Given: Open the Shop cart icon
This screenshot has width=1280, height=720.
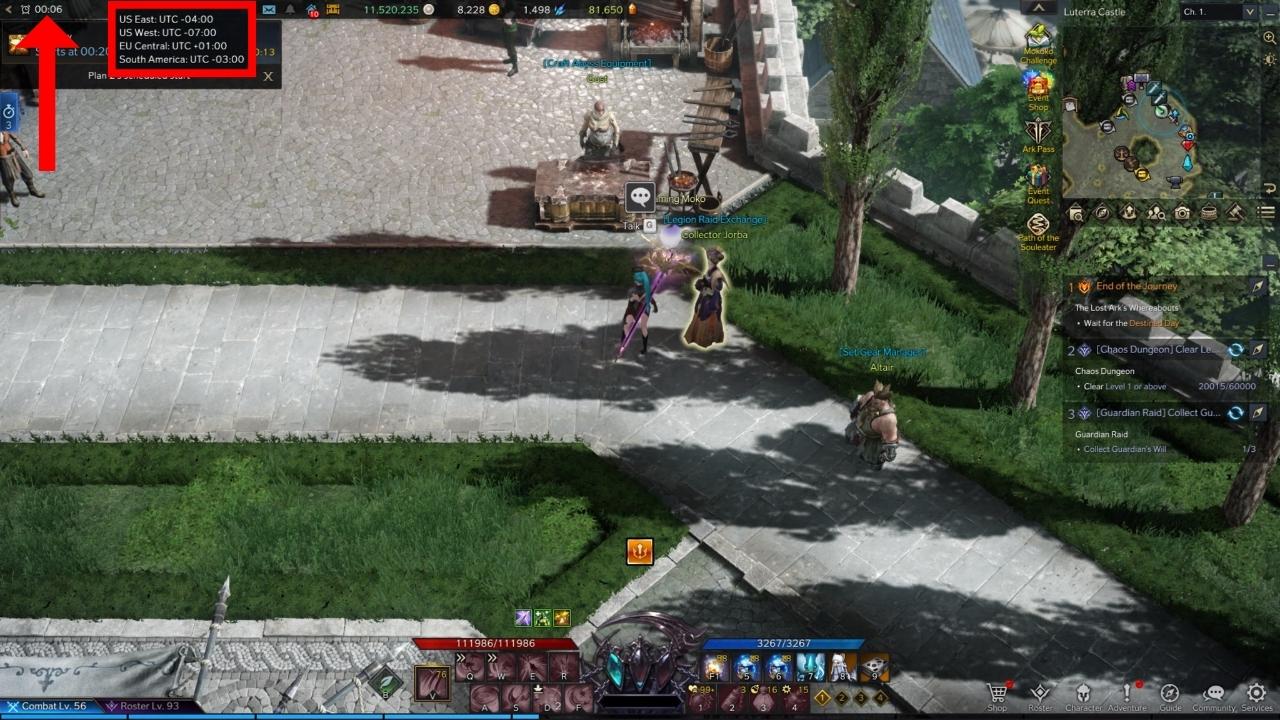Looking at the screenshot, I should click(996, 692).
